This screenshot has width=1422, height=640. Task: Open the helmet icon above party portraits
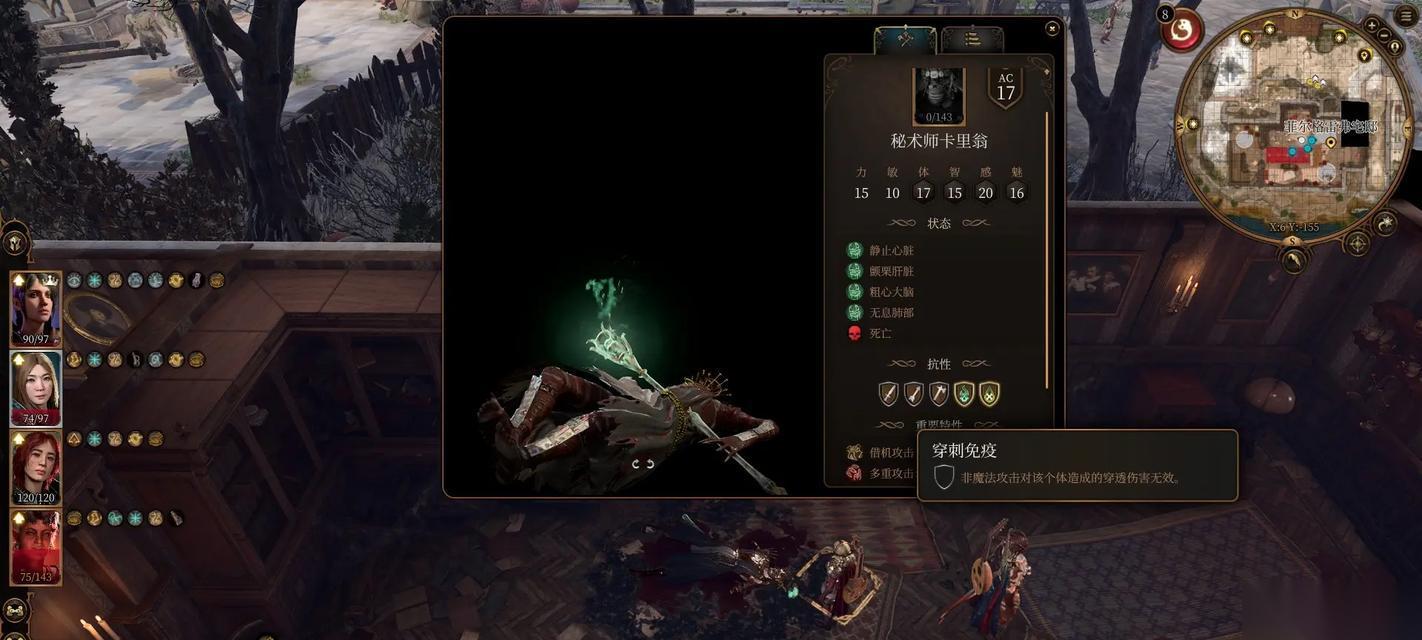pyautogui.click(x=15, y=241)
